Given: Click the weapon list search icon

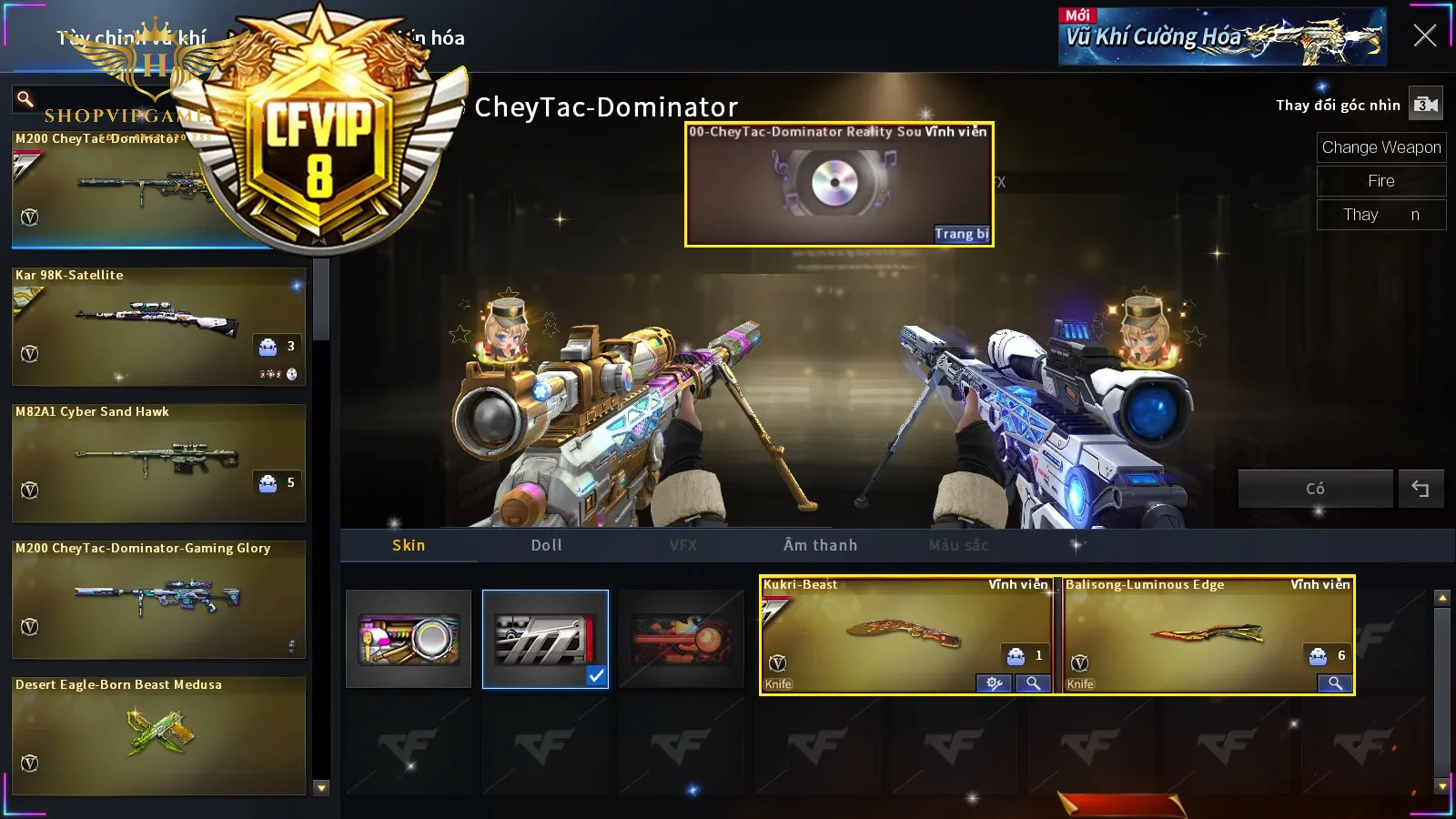Looking at the screenshot, I should click(25, 98).
